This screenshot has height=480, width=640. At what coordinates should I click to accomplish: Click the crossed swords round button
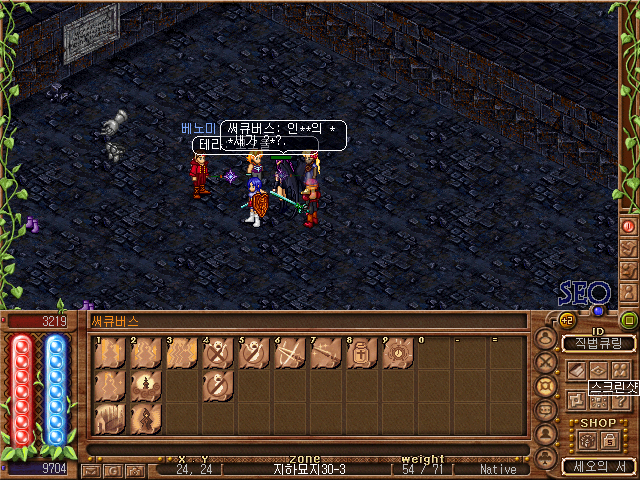[x=546, y=363]
